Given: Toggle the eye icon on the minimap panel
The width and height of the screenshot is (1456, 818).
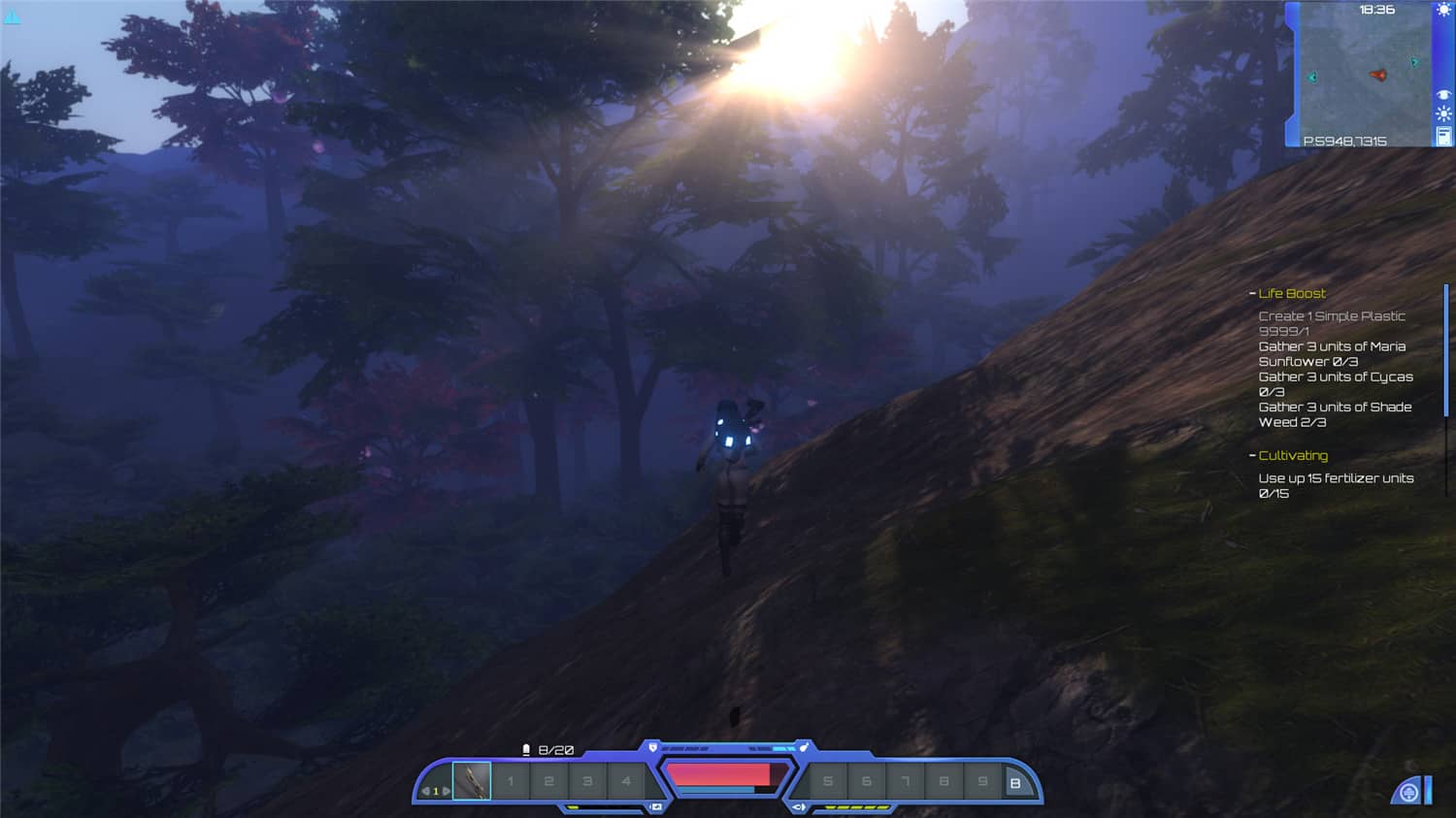Looking at the screenshot, I should (1443, 94).
